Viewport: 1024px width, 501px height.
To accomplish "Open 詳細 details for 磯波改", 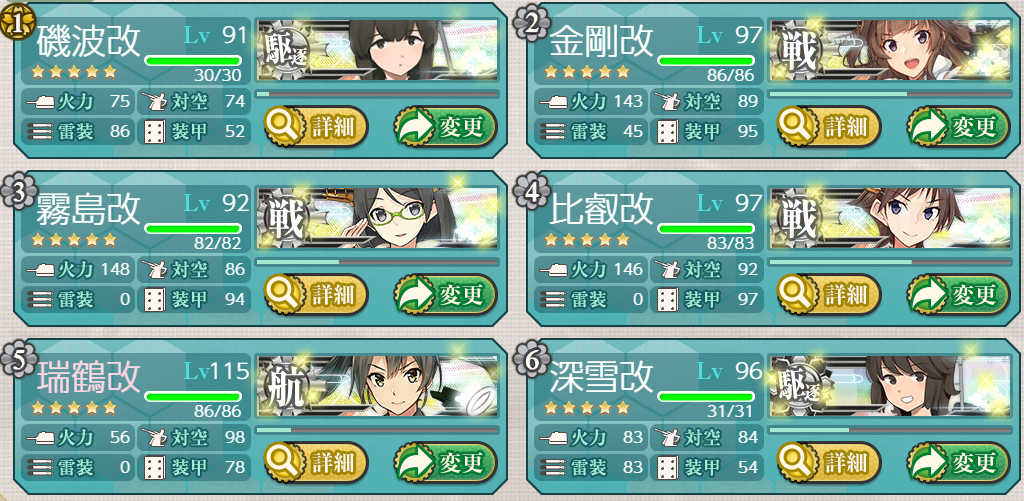I will 315,126.
